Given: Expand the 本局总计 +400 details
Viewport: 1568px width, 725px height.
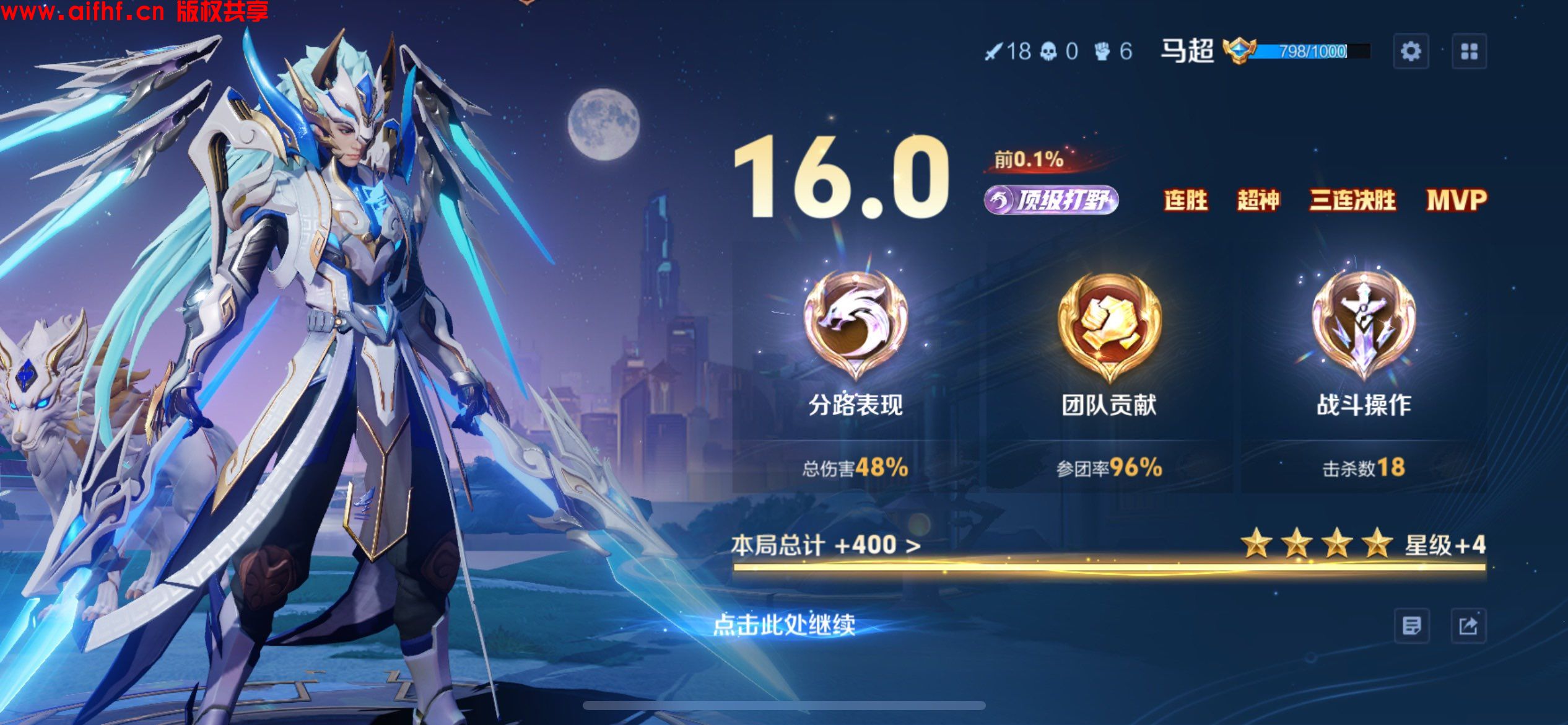Looking at the screenshot, I should click(x=826, y=545).
